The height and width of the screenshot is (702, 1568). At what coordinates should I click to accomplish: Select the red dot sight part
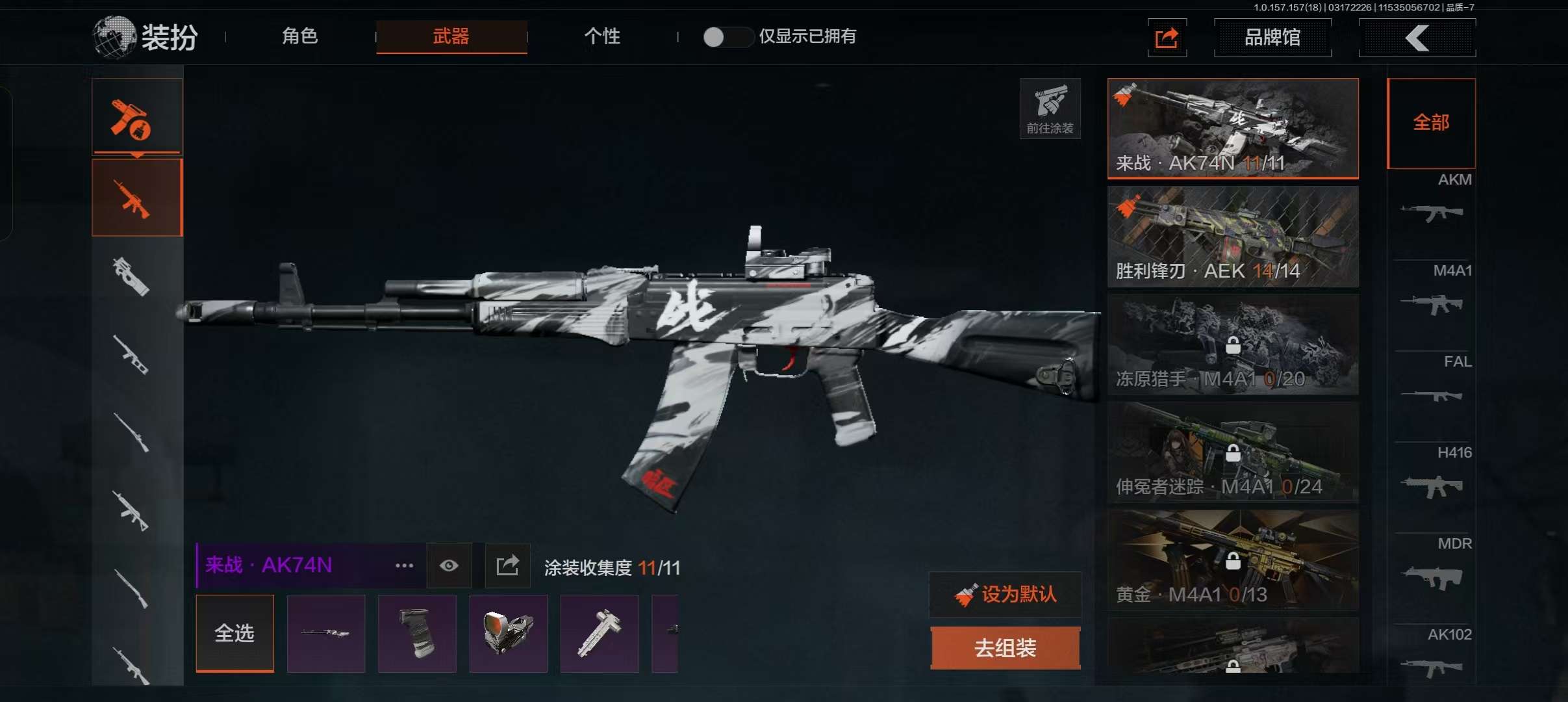coord(508,633)
